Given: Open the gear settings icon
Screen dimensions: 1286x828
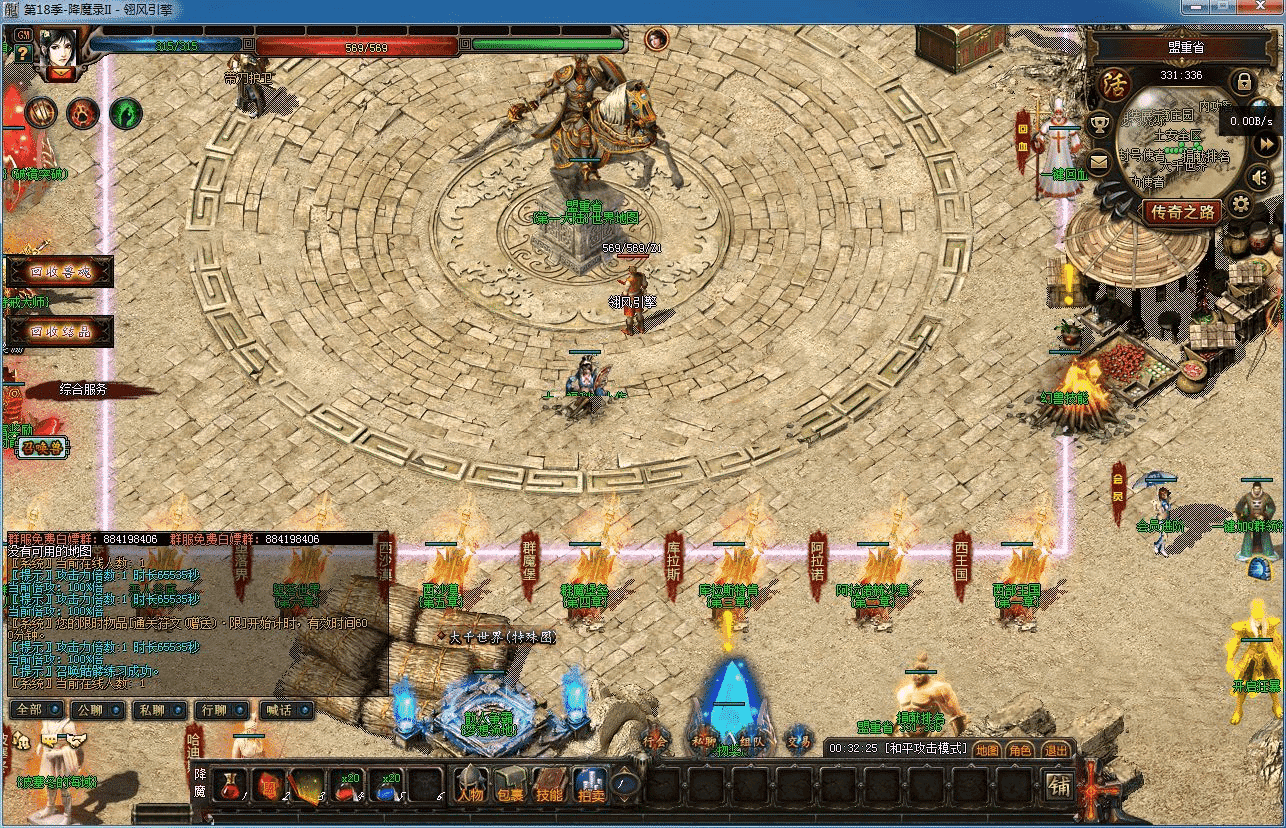Looking at the screenshot, I should click(1241, 206).
